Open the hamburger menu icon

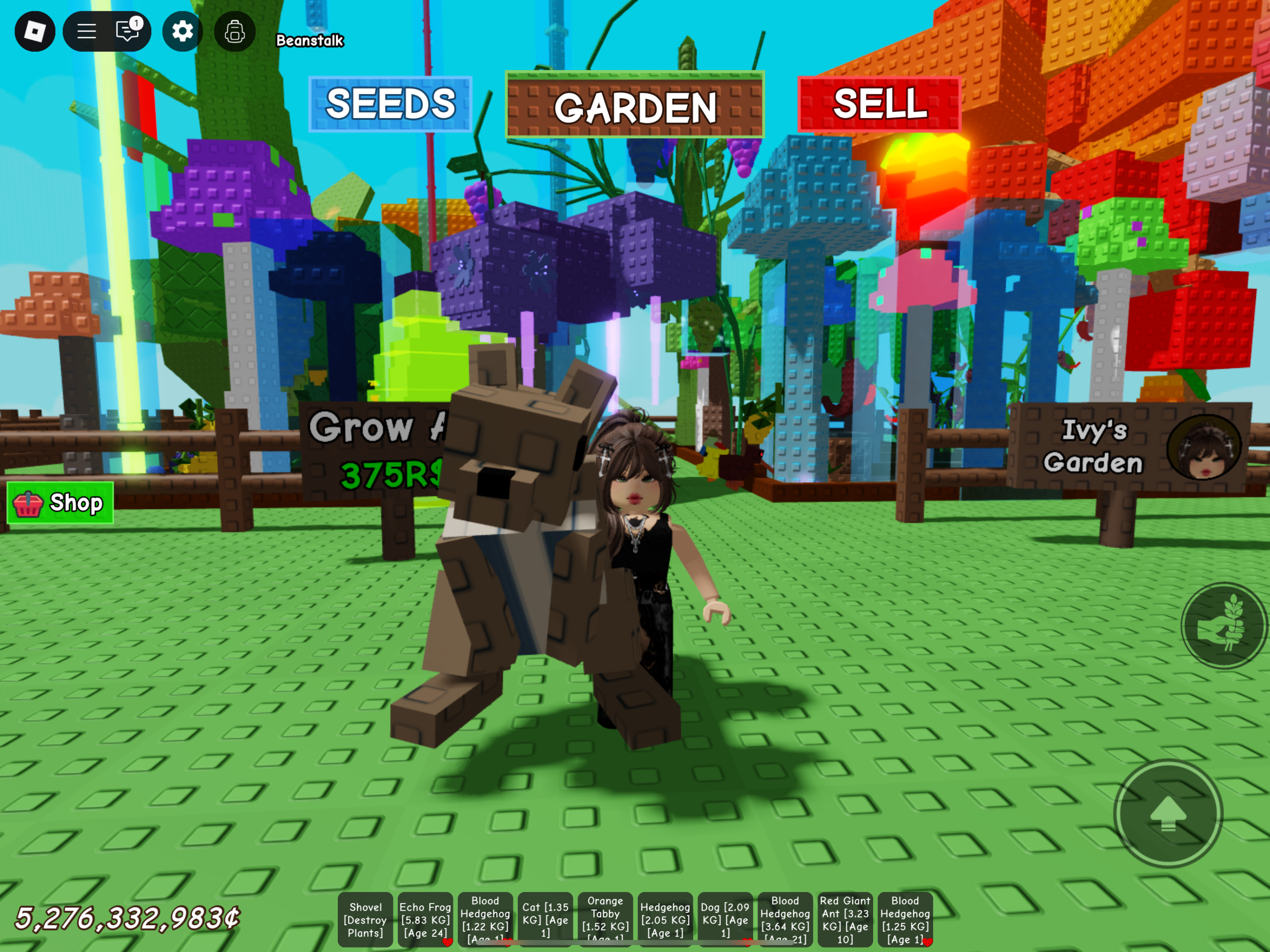86,32
